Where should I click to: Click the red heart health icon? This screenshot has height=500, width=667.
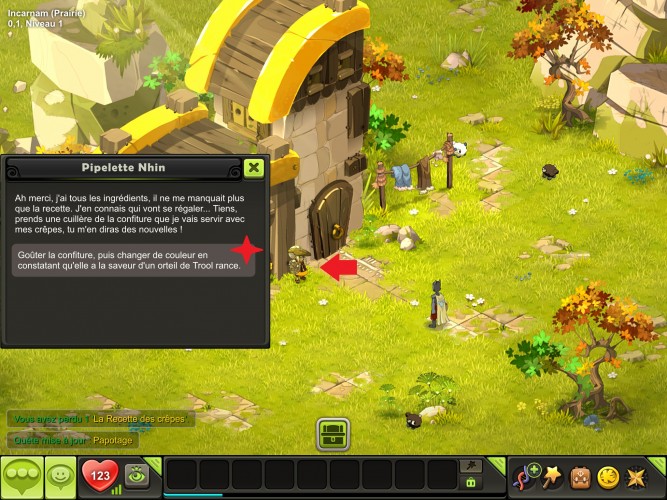click(99, 475)
